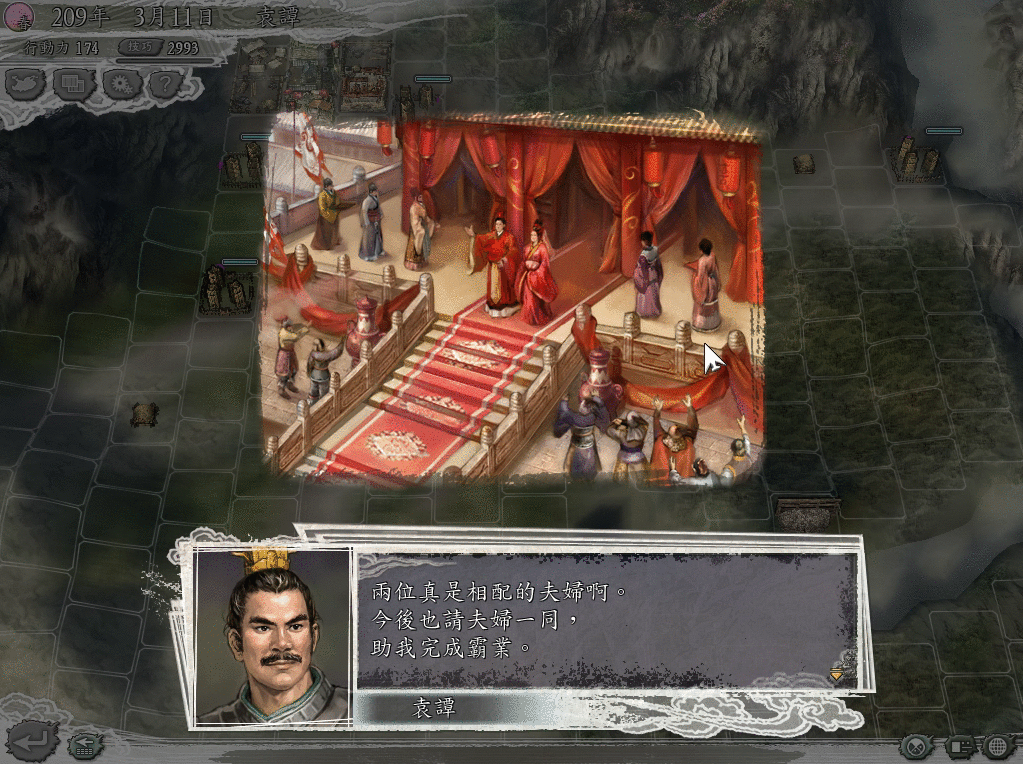Click the arrow-and-keyboard icon button

pos(83,745)
